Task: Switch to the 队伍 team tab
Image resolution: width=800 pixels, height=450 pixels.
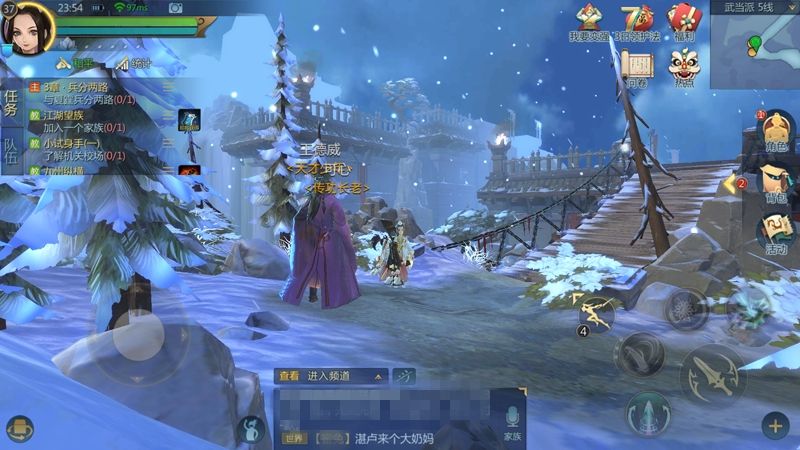Action: point(11,151)
